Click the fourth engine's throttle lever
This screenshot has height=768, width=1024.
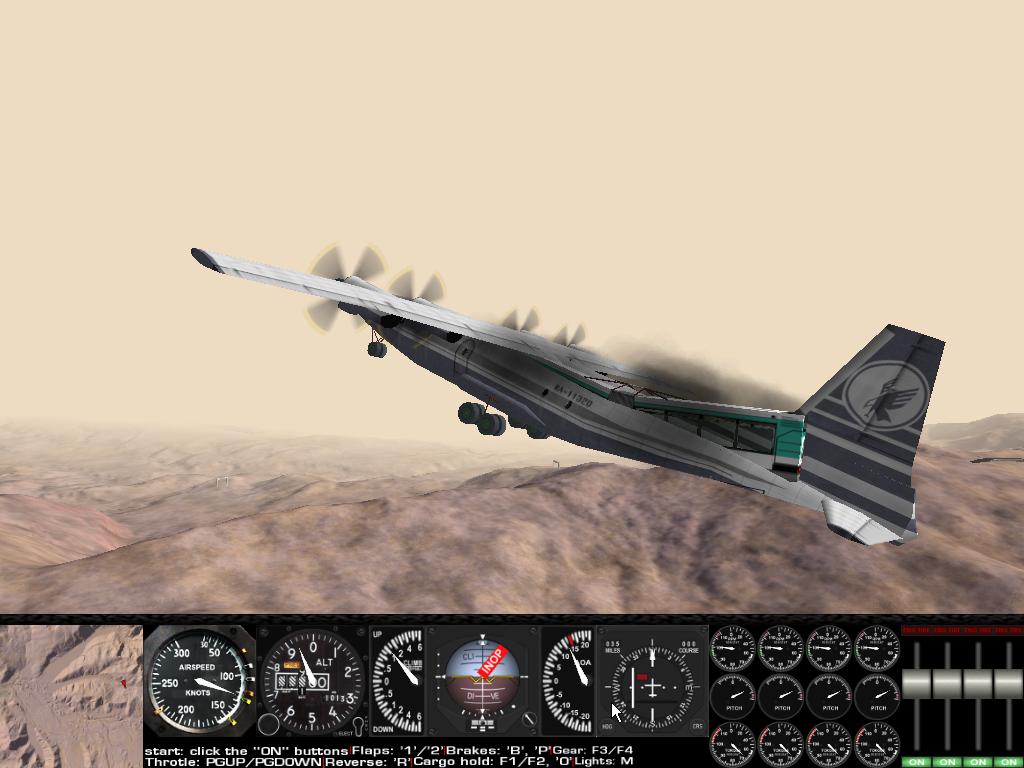pyautogui.click(x=1008, y=684)
